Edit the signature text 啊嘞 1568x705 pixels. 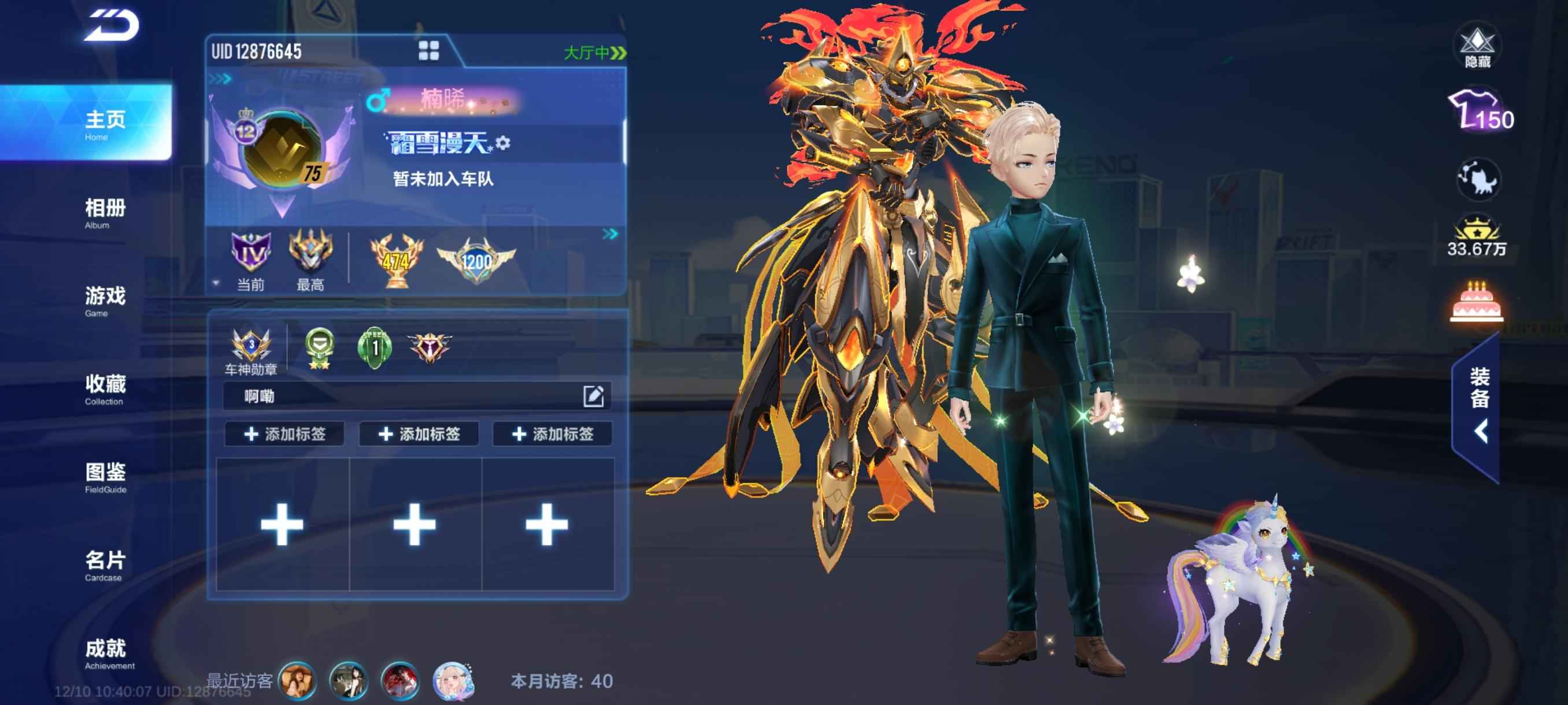point(593,396)
